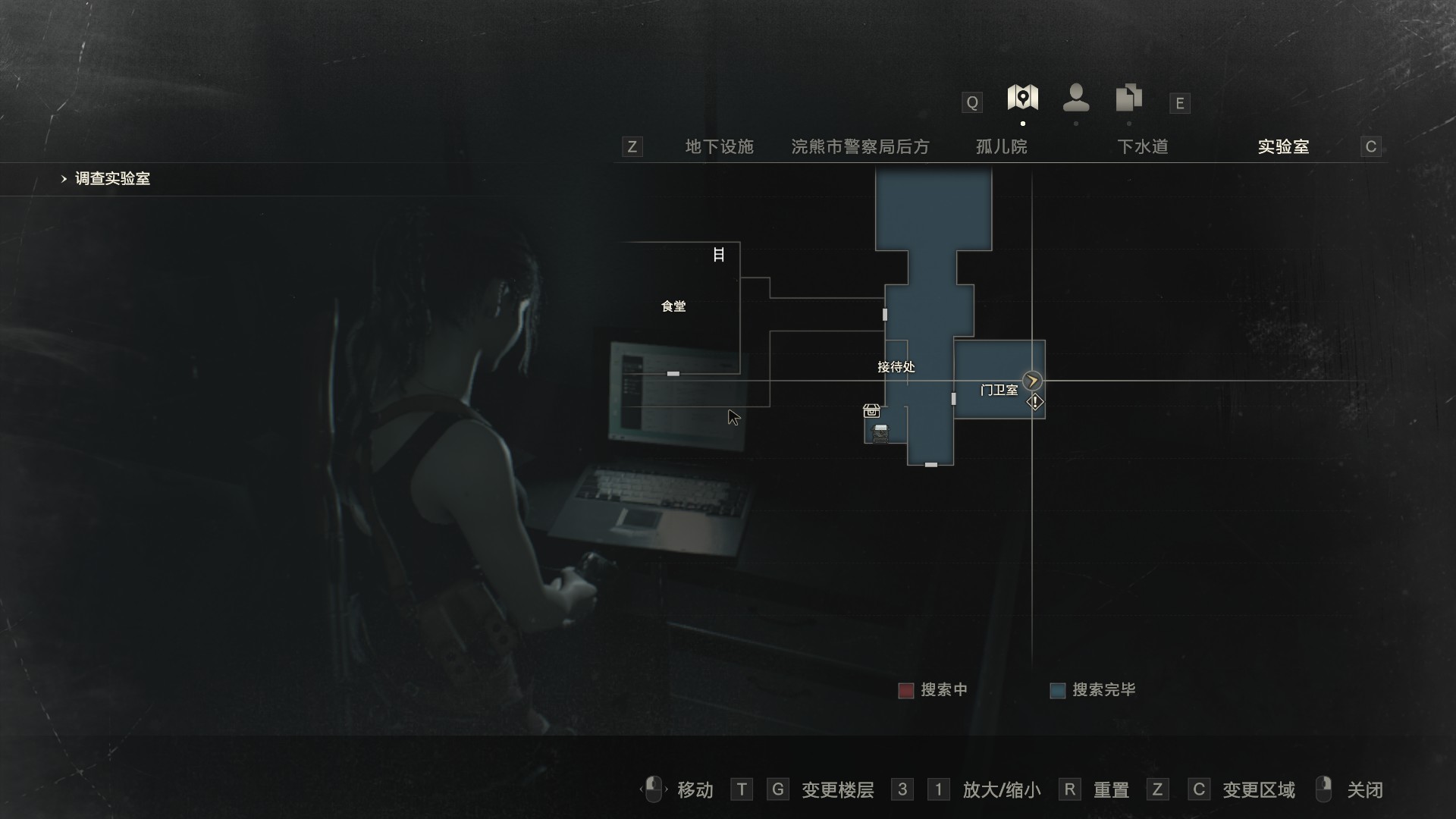Click the 门卫室 room on the map
Image resolution: width=1456 pixels, height=819 pixels.
999,390
